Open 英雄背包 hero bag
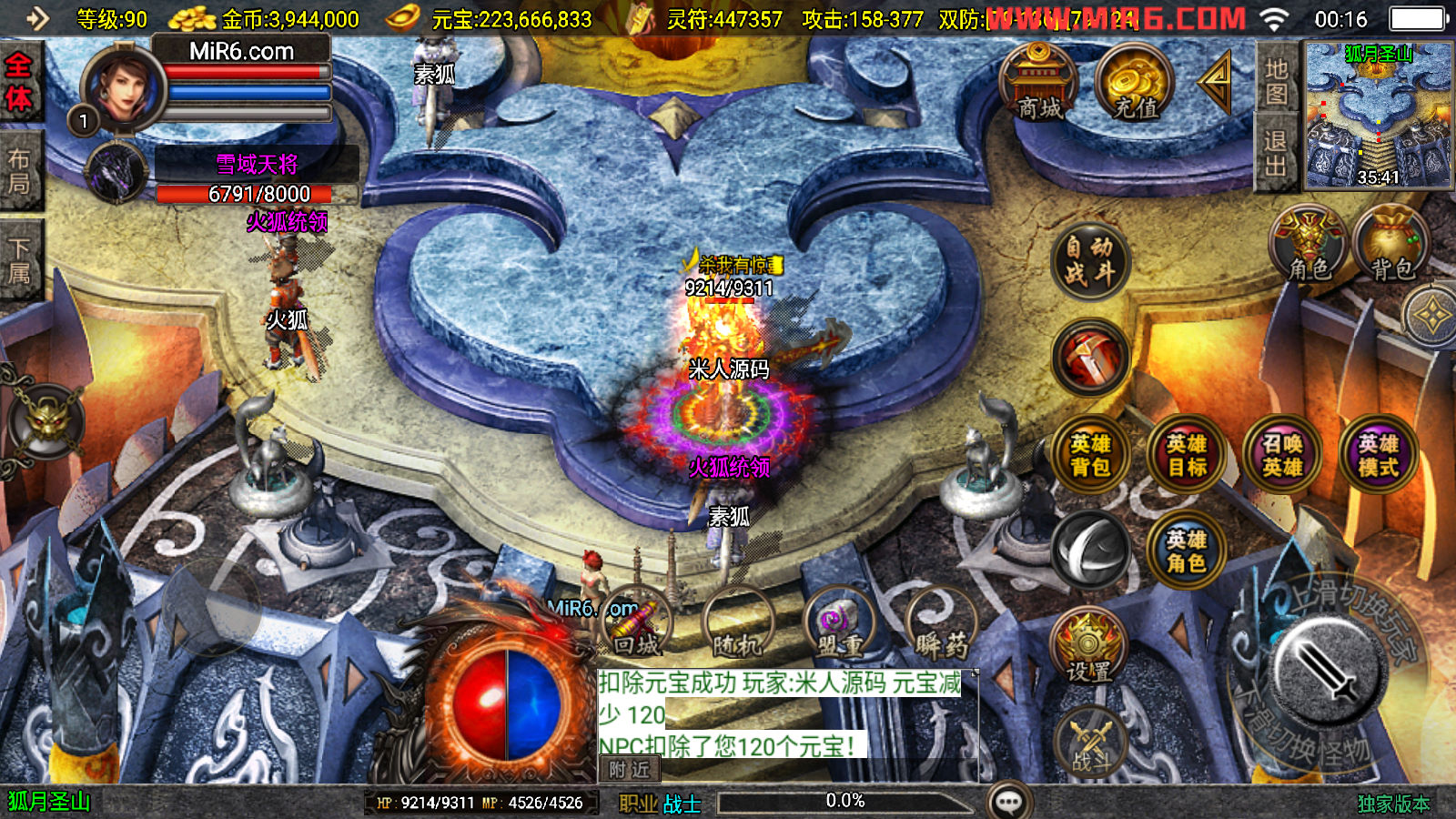This screenshot has height=819, width=1456. pyautogui.click(x=1089, y=455)
